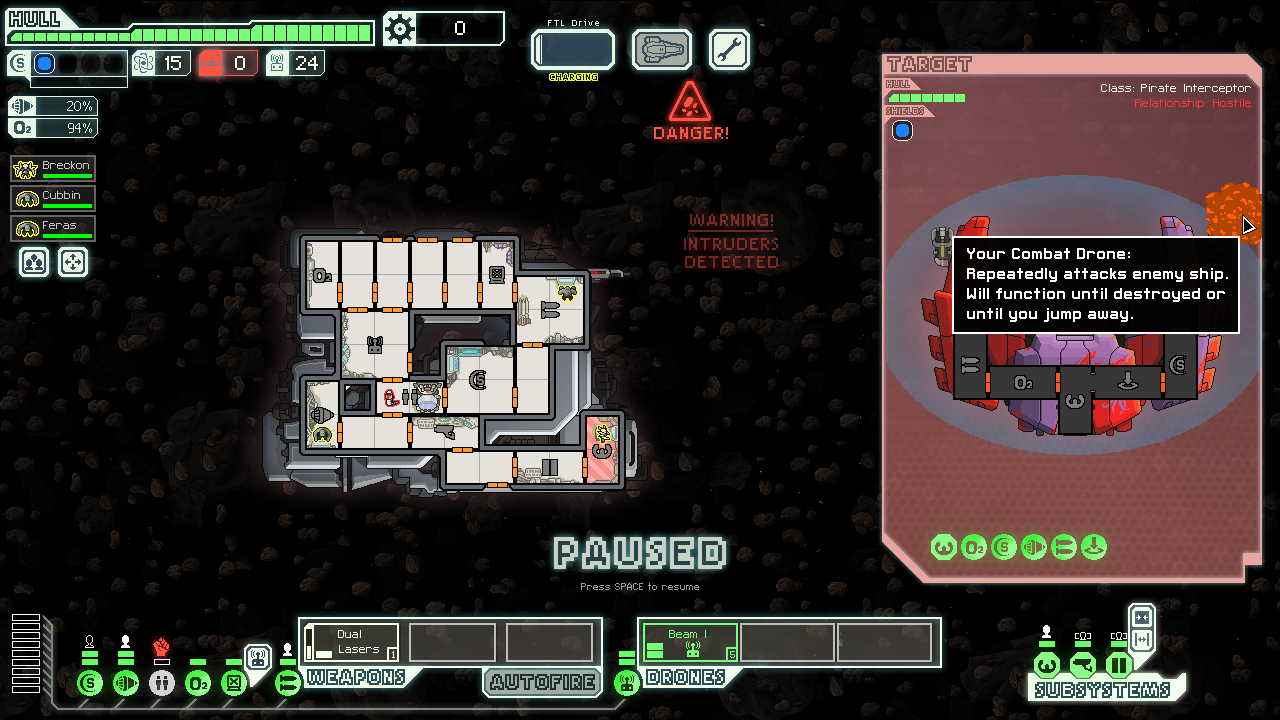Viewport: 1280px width, 720px height.
Task: Save current crew positions
Action: (34, 262)
